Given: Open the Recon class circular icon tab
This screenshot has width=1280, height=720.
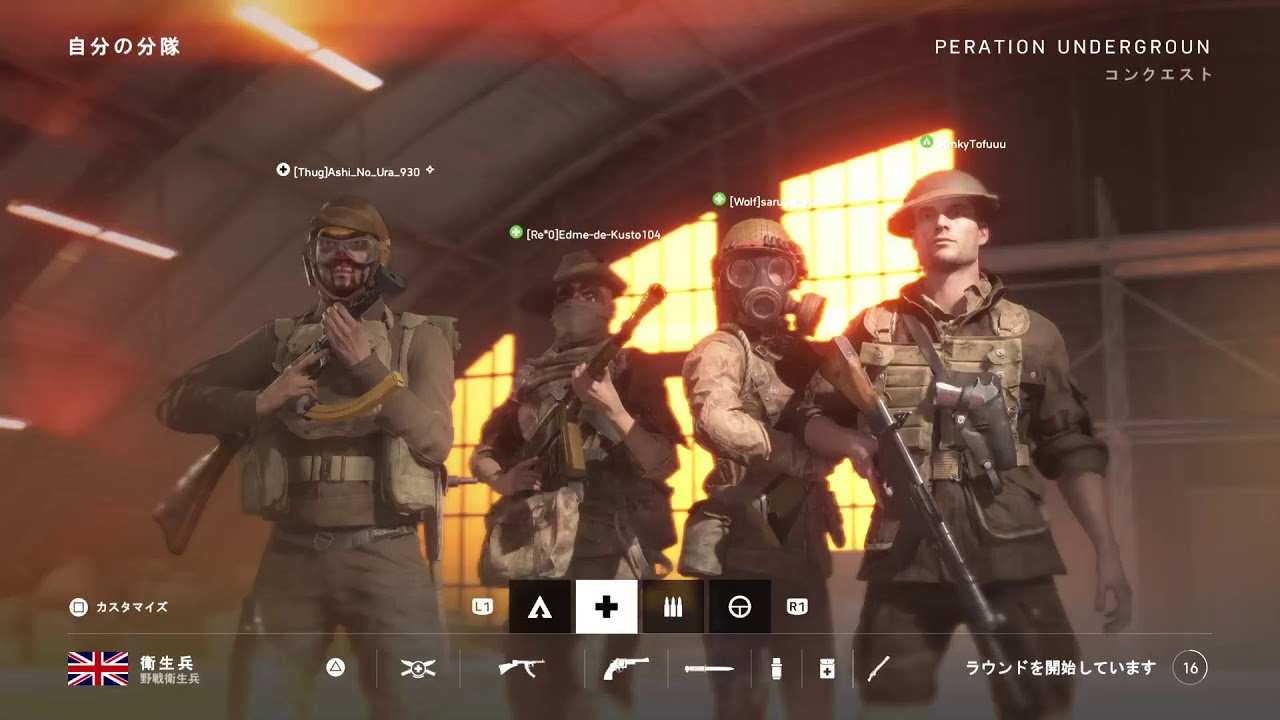Looking at the screenshot, I should (x=740, y=607).
